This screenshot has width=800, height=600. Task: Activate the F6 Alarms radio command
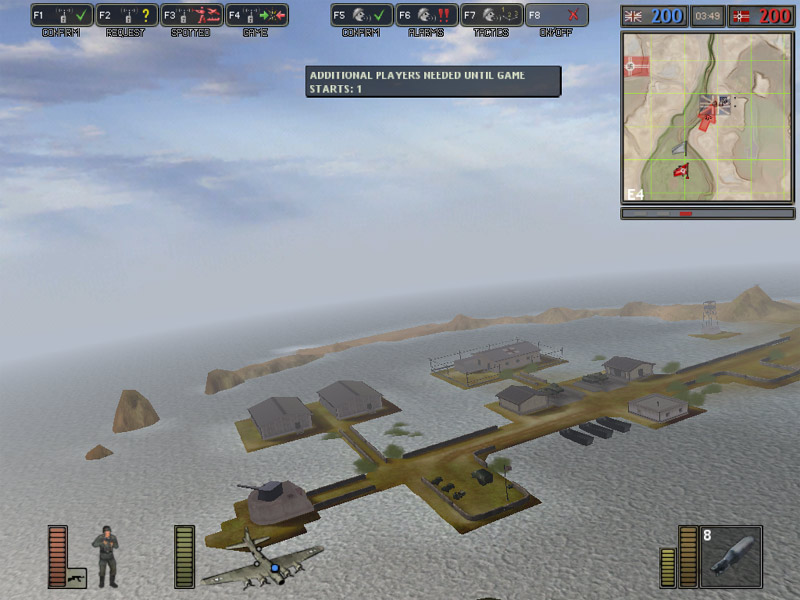pos(426,15)
